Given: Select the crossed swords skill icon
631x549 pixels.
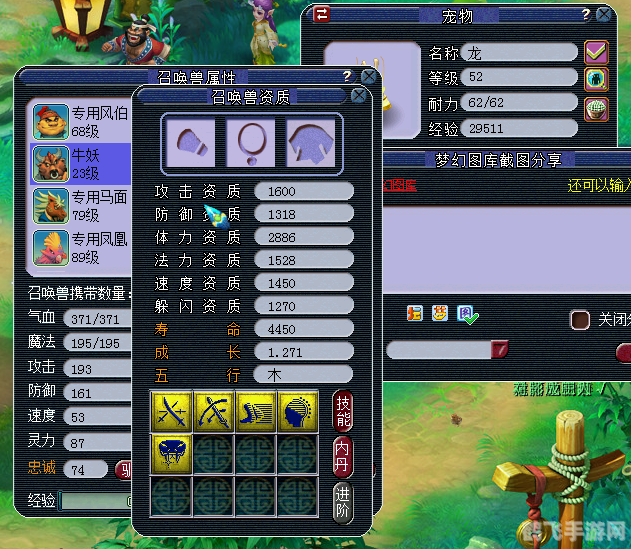Looking at the screenshot, I should [170, 410].
